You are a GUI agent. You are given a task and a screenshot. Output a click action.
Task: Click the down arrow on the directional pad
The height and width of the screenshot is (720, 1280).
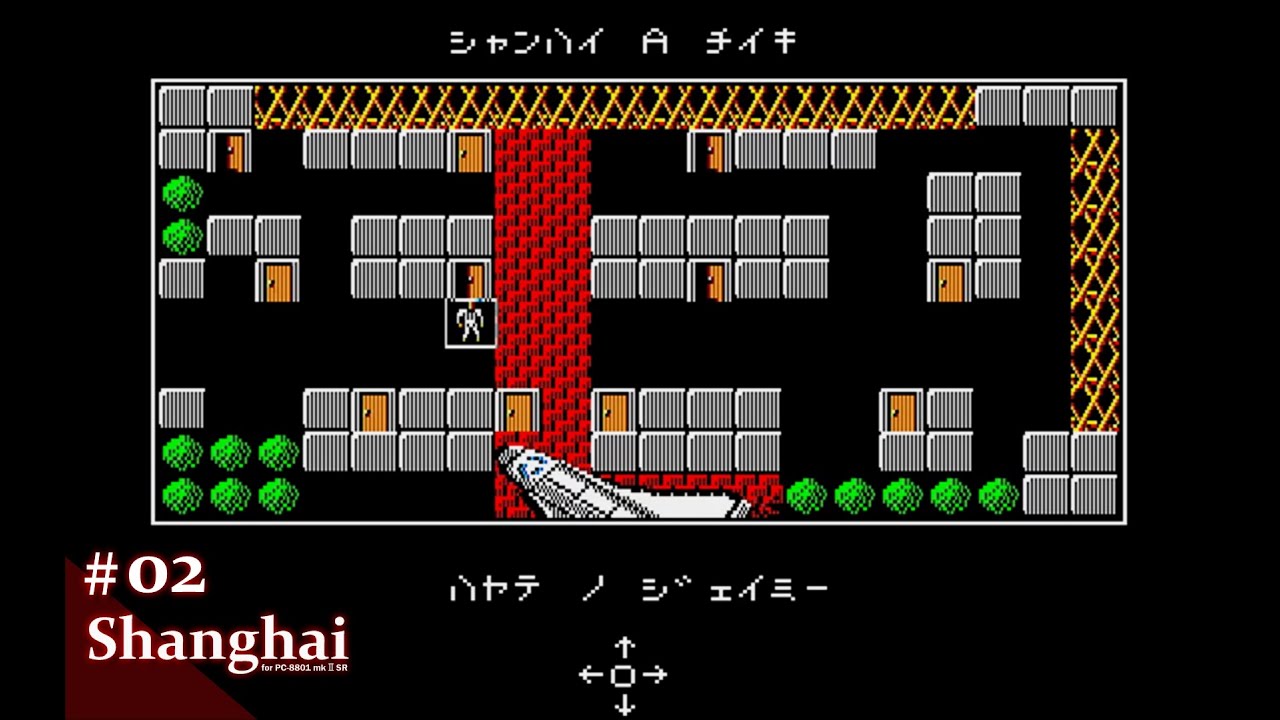(627, 704)
